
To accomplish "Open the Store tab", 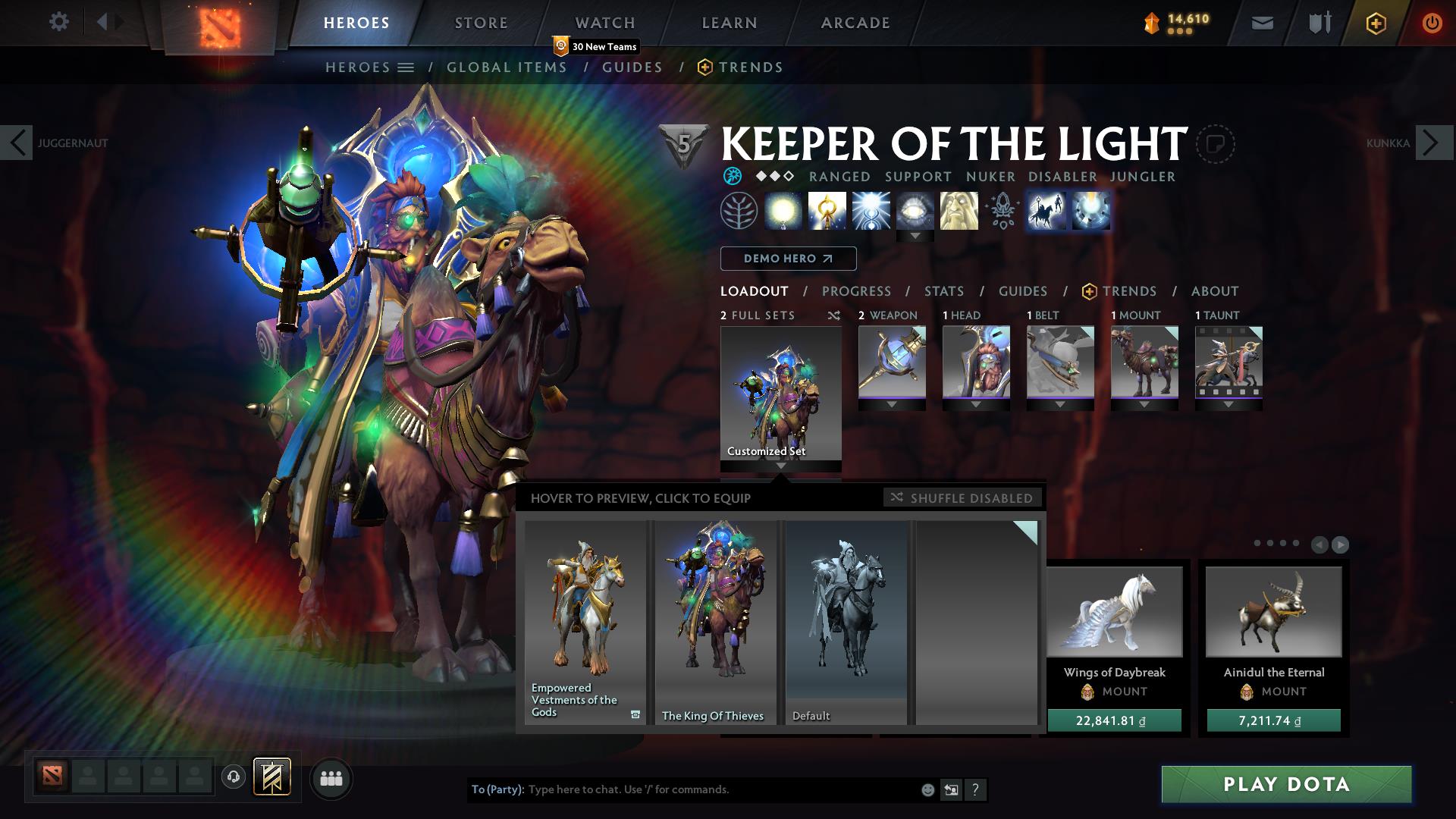I will tap(481, 23).
